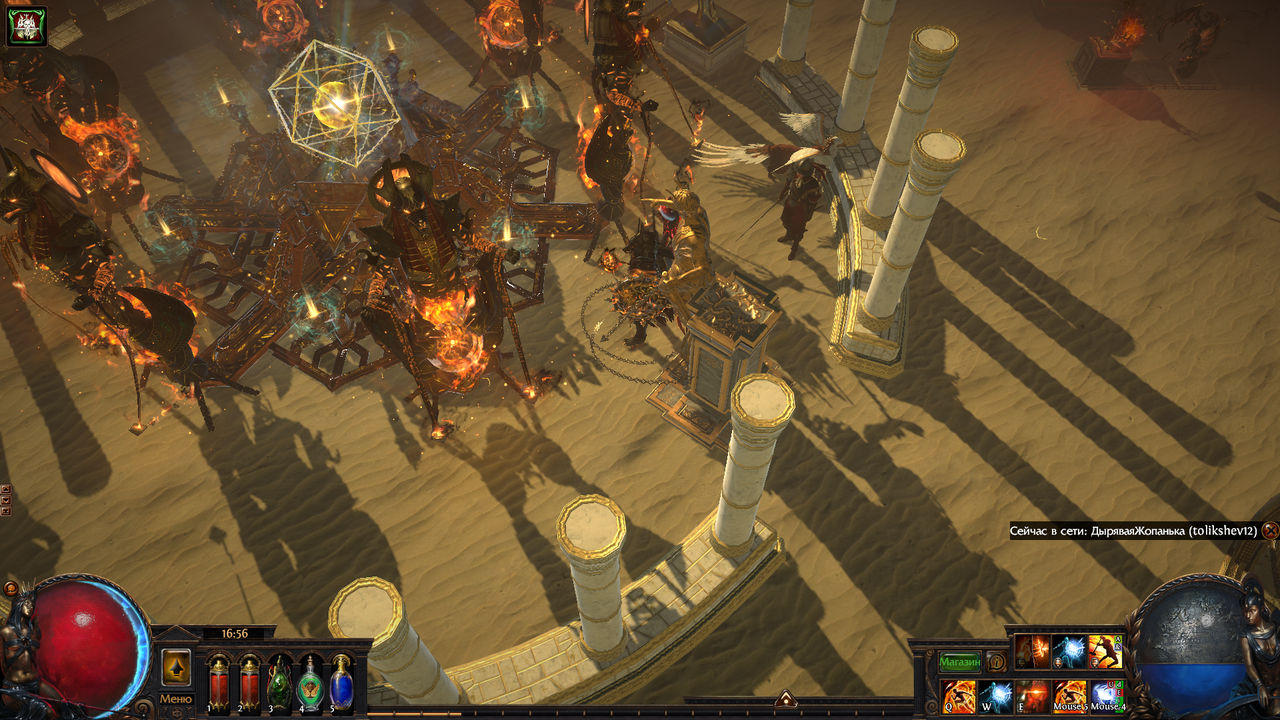Viewport: 1280px width, 720px height.
Task: Open the green Магазин shop button
Action: point(959,662)
